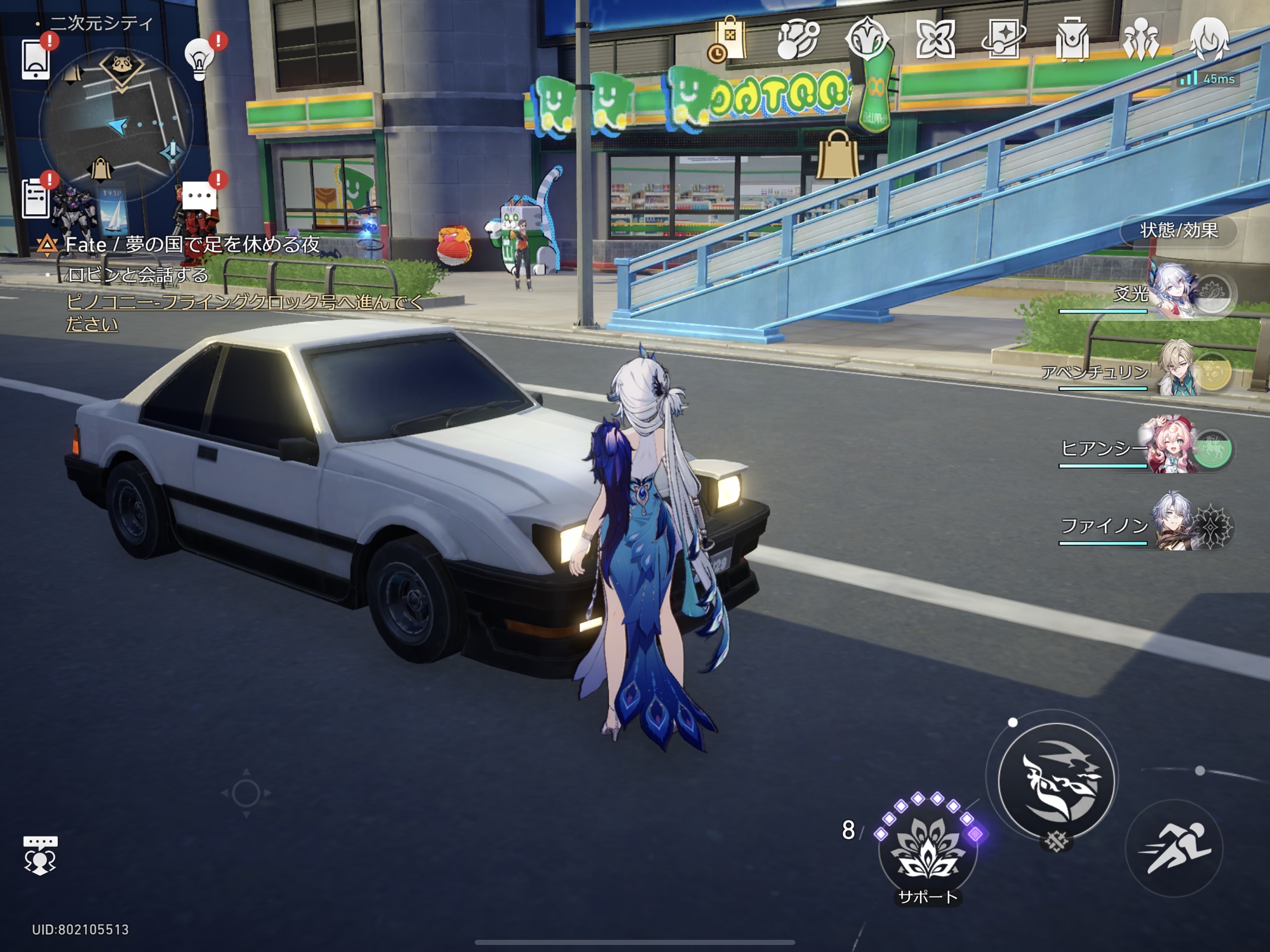Open the limited-time shop bag icon
1270x952 pixels.
[x=728, y=40]
